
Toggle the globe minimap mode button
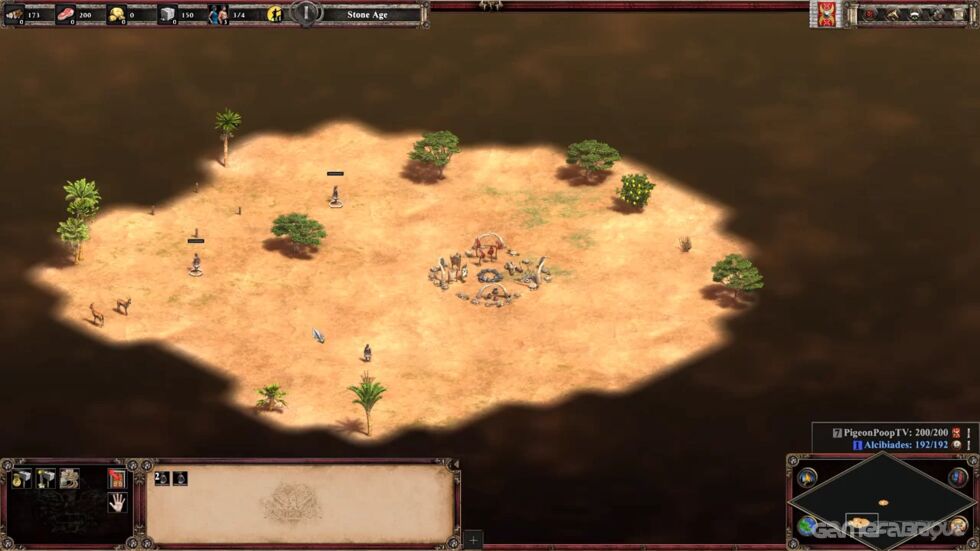point(807,526)
